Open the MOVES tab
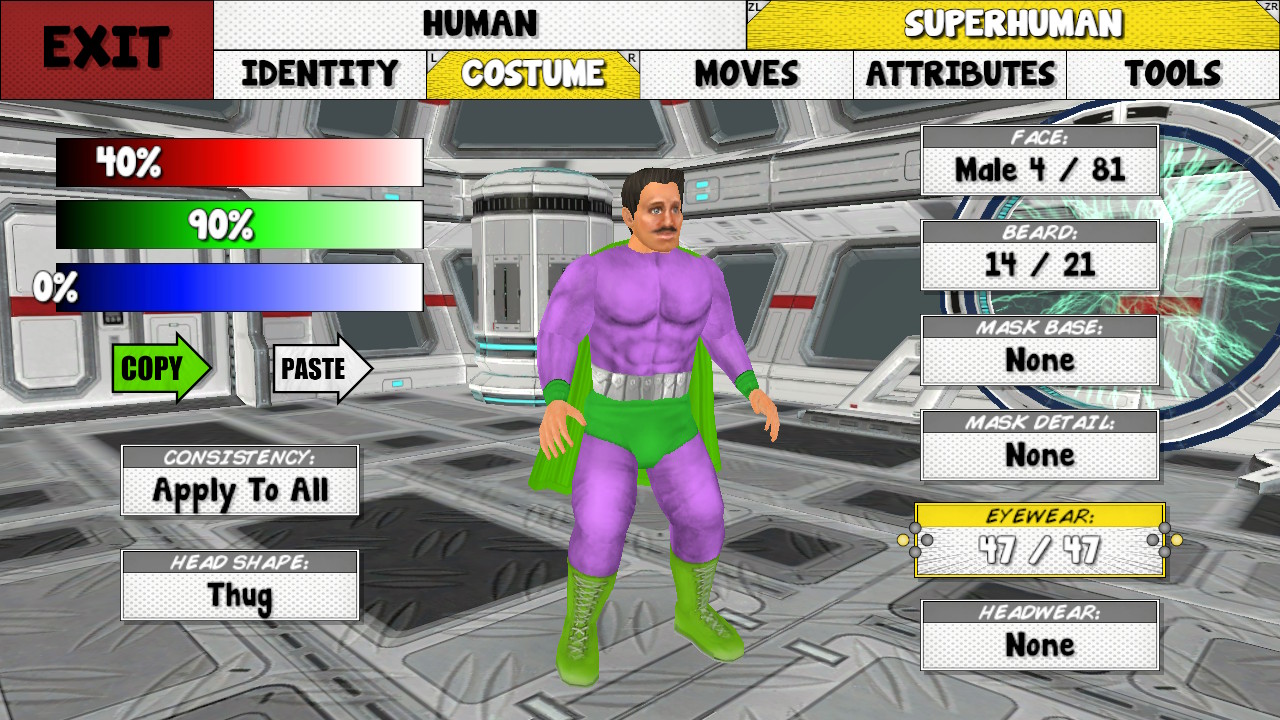The height and width of the screenshot is (720, 1280). pyautogui.click(x=747, y=74)
